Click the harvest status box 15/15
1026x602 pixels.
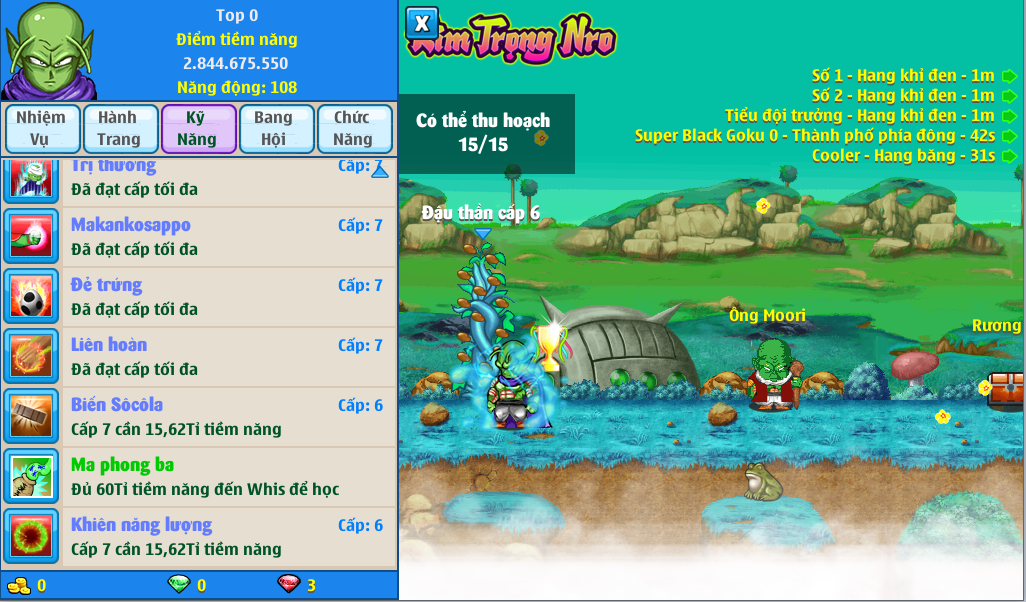point(486,133)
